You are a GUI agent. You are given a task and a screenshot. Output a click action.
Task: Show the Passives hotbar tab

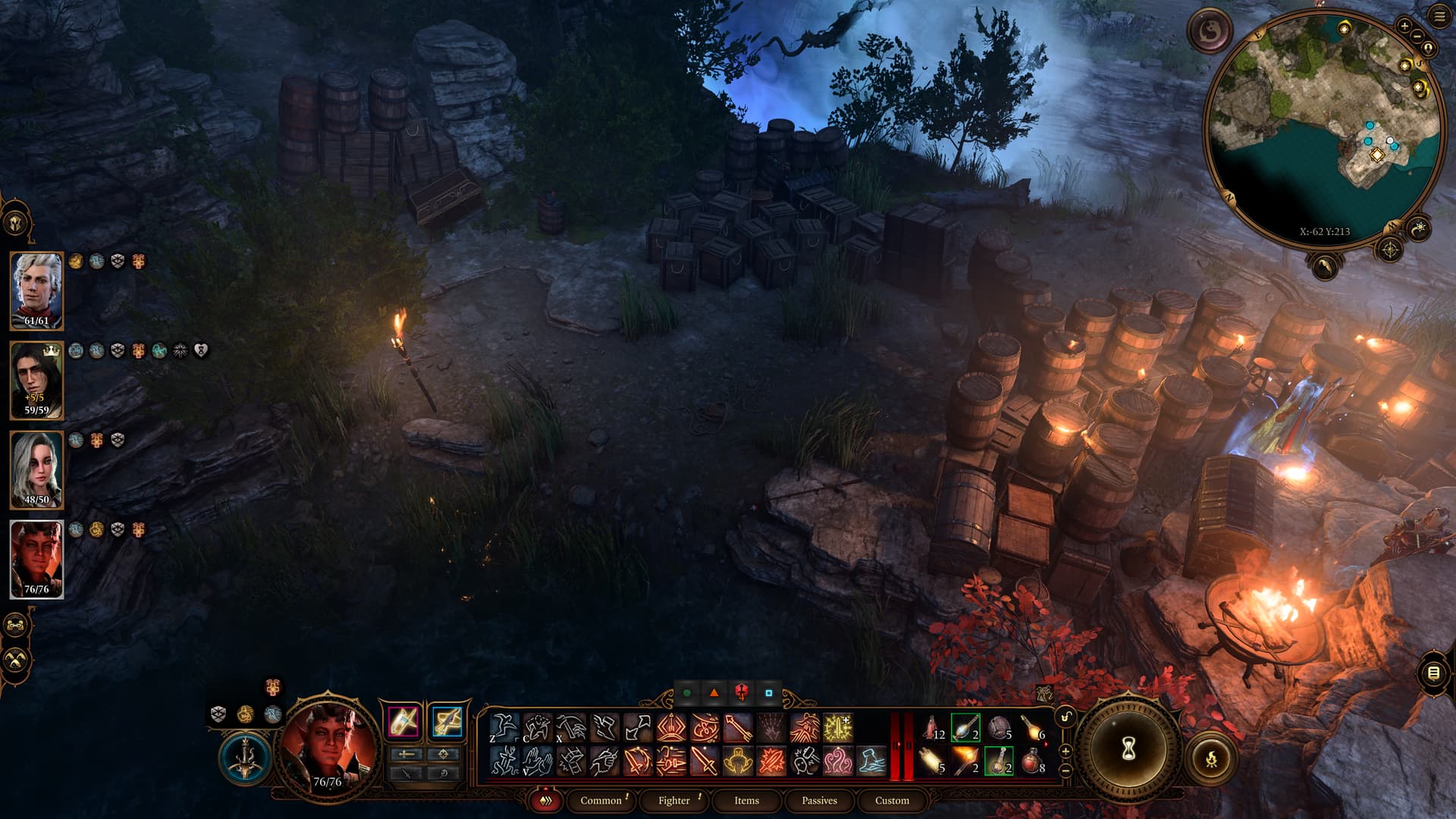coord(819,800)
